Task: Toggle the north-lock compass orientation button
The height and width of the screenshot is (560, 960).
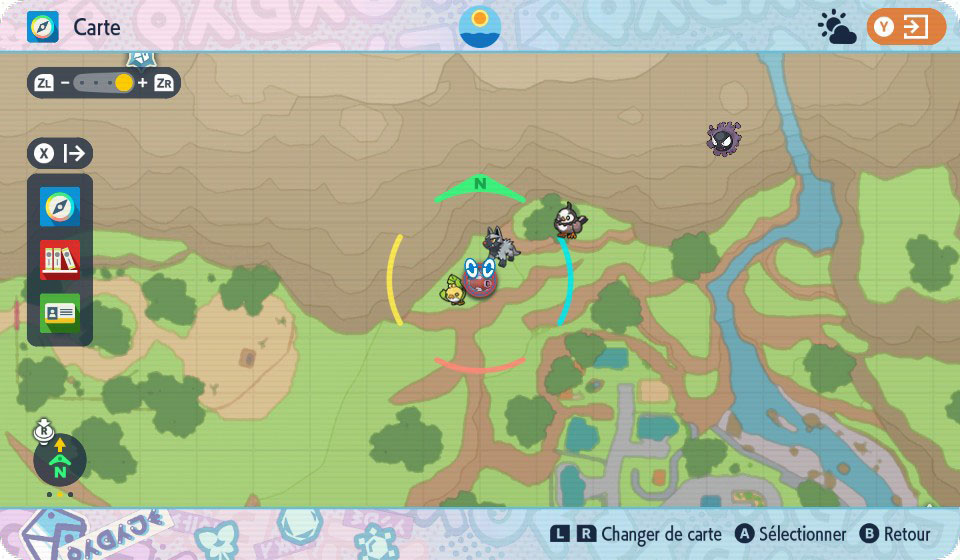Action: coord(59,460)
